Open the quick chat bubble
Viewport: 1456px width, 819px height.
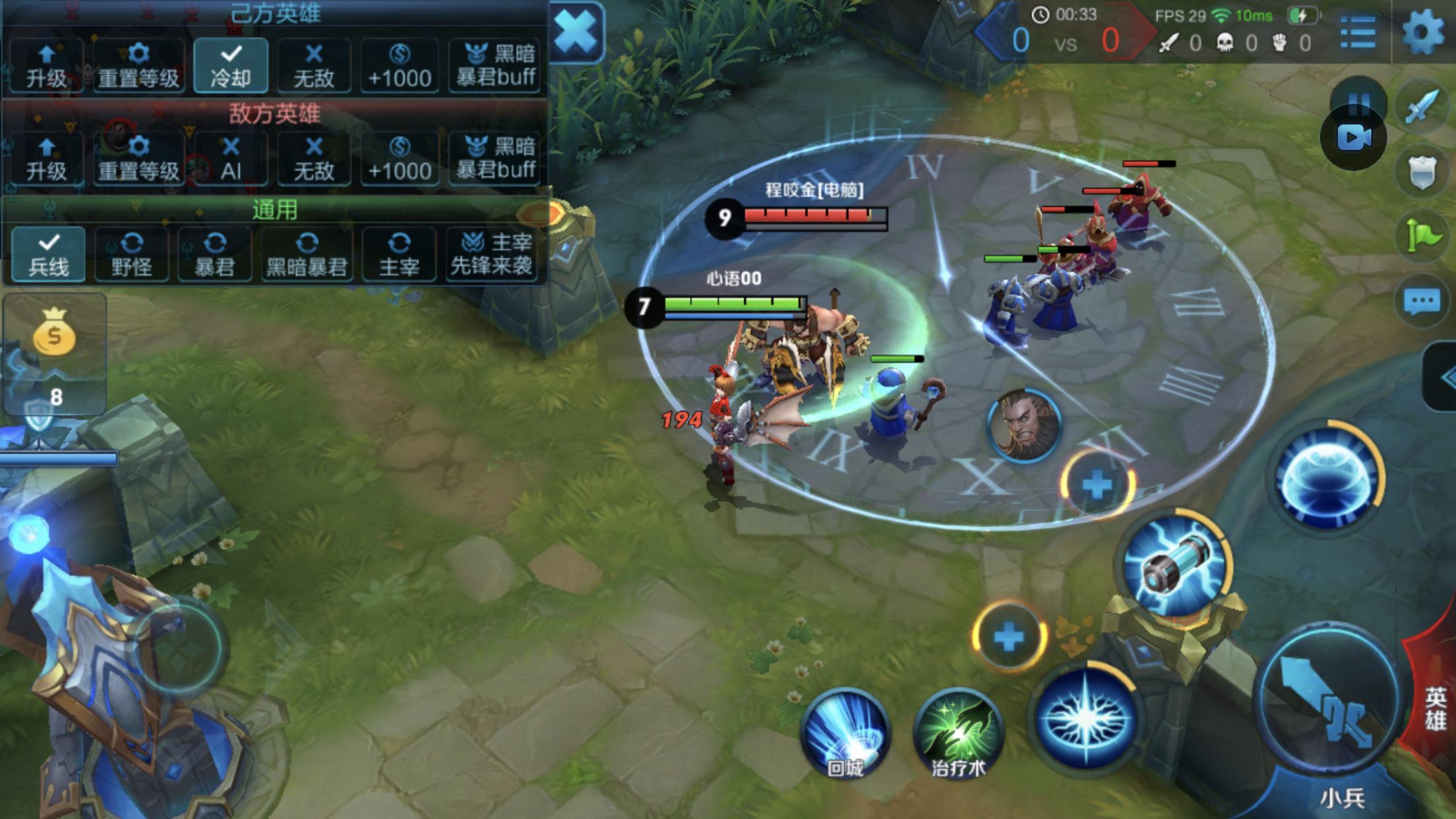point(1422,303)
